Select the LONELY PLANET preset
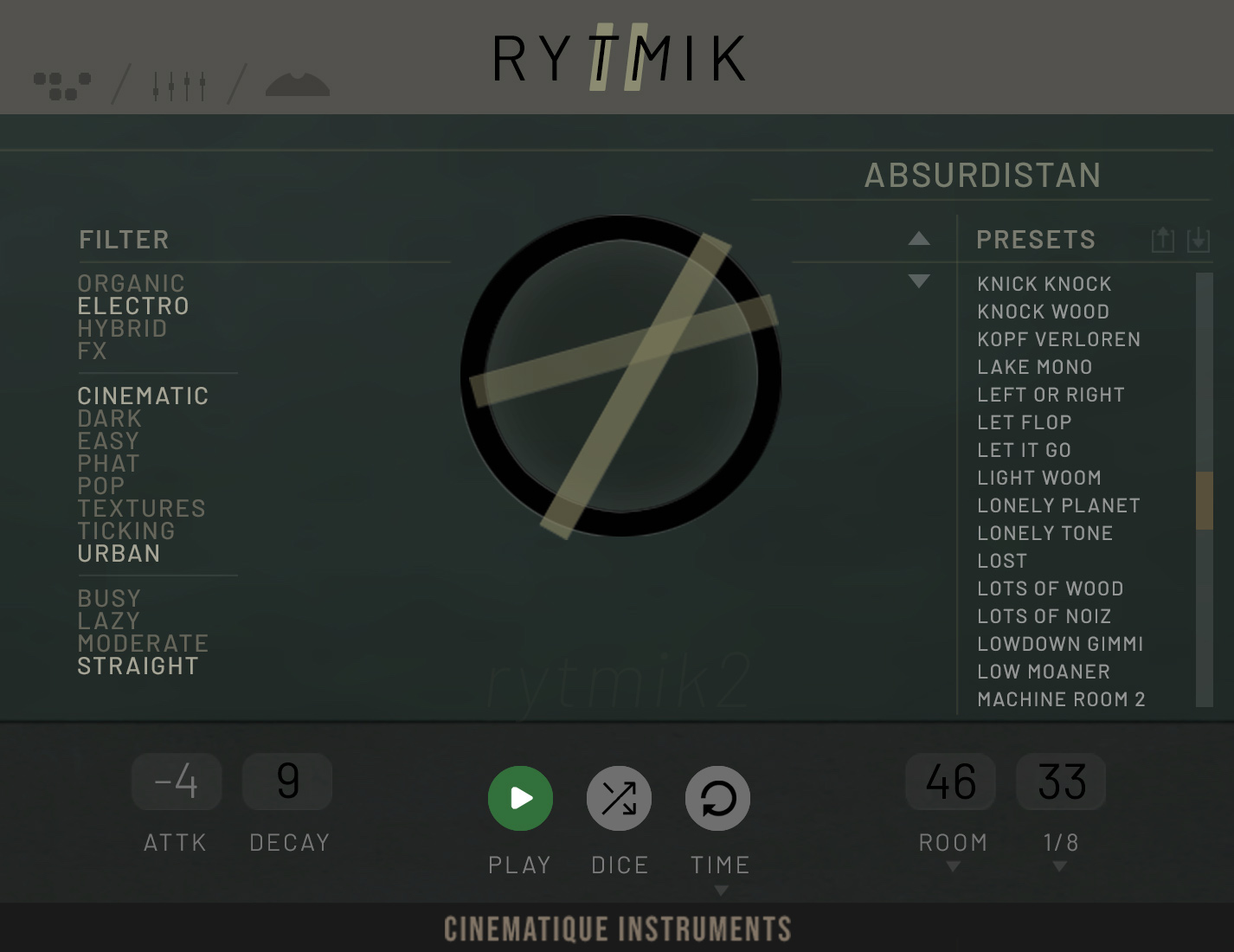The width and height of the screenshot is (1234, 952). tap(1058, 505)
